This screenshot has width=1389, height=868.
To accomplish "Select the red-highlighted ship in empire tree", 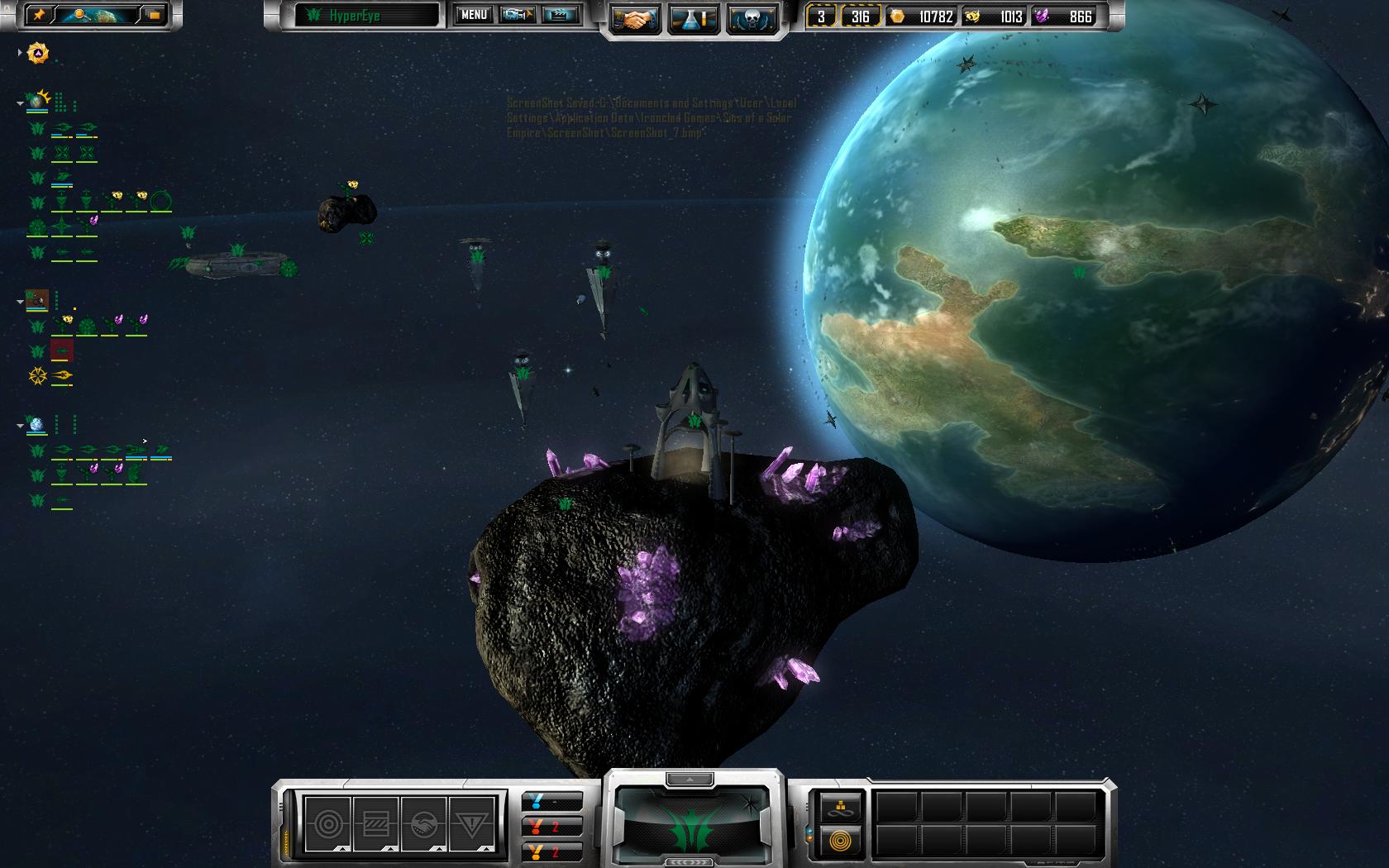I will [x=62, y=351].
